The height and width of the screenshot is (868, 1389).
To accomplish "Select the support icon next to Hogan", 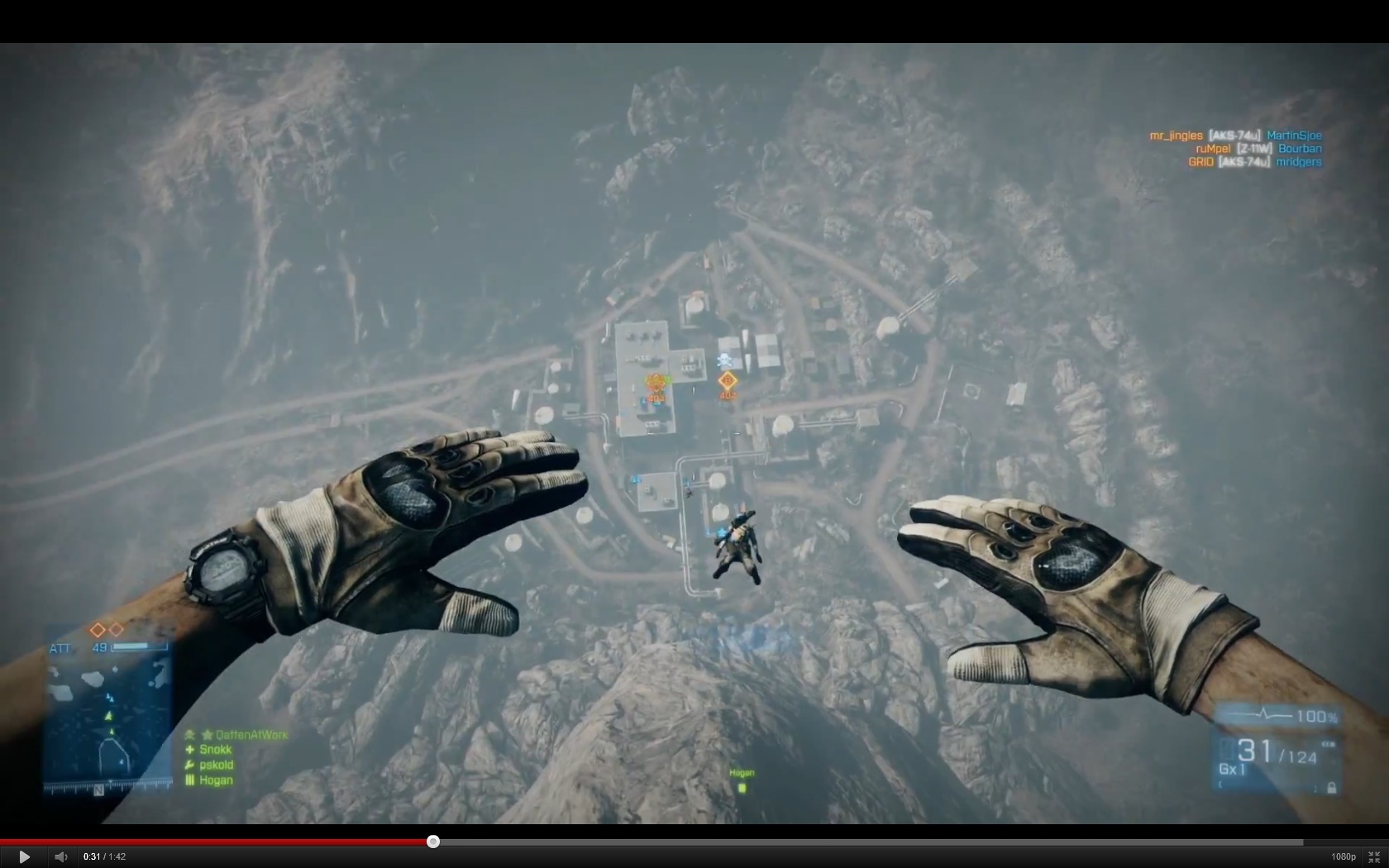I will (190, 780).
